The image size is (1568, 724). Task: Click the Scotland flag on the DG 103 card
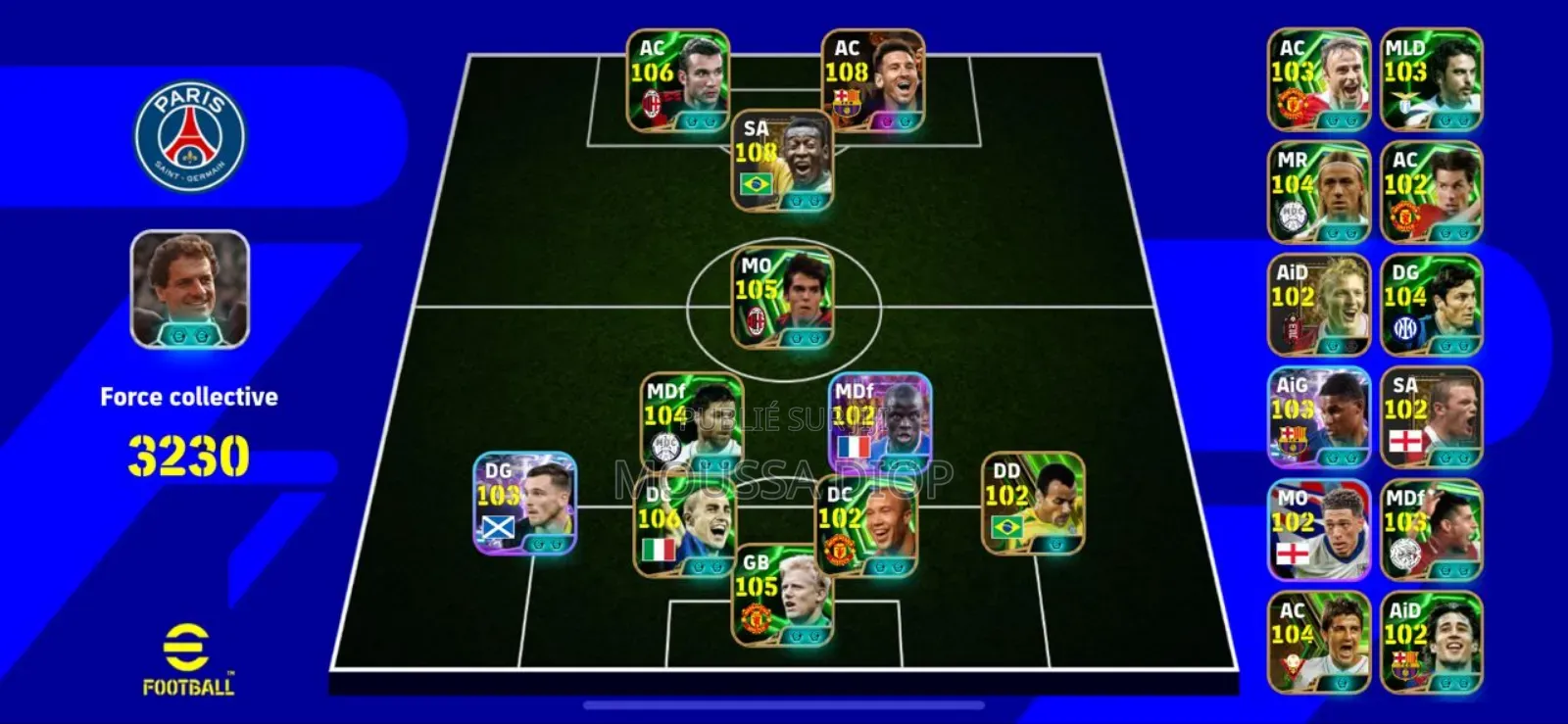(x=498, y=527)
